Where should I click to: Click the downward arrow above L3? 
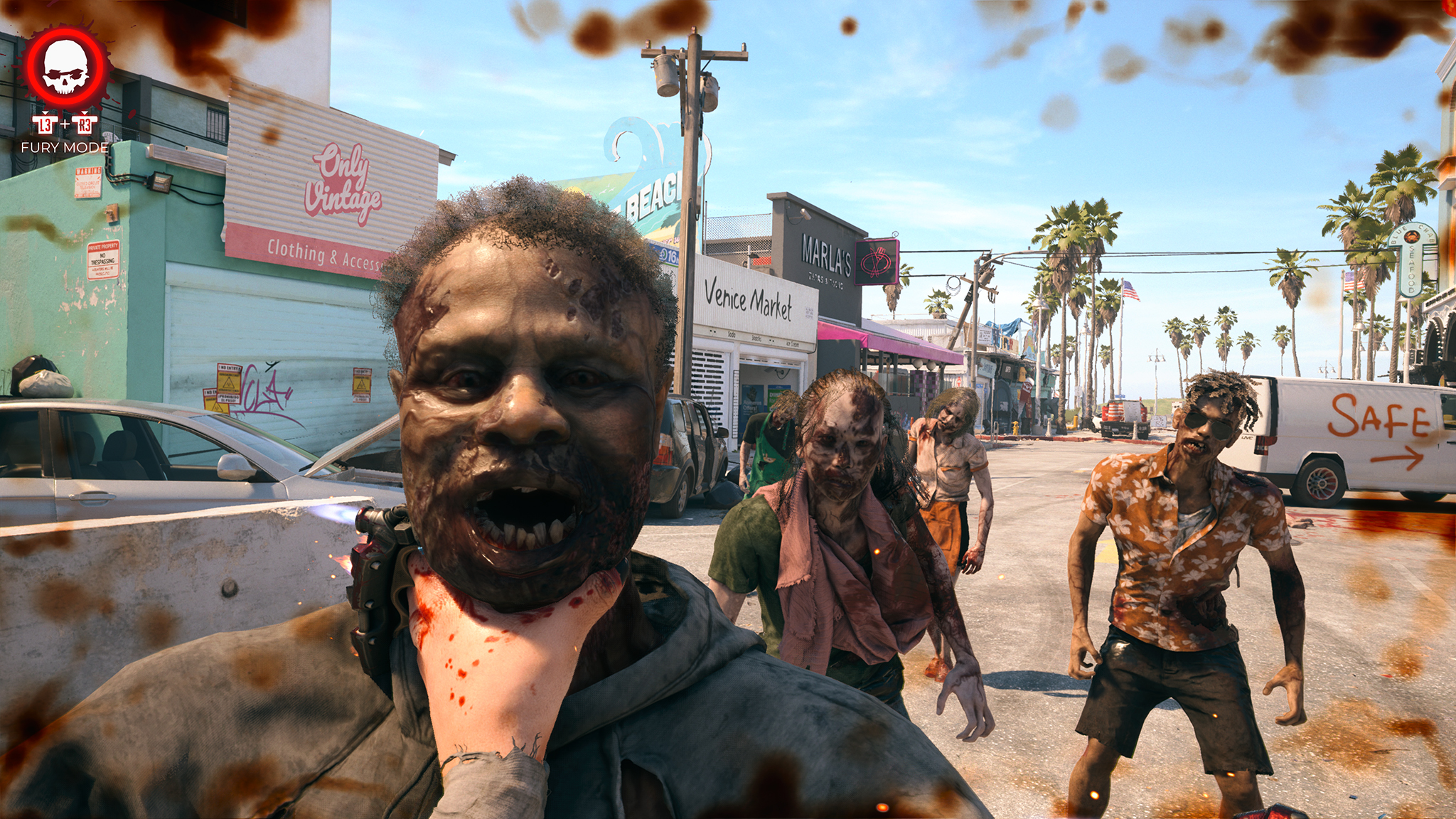(x=45, y=112)
